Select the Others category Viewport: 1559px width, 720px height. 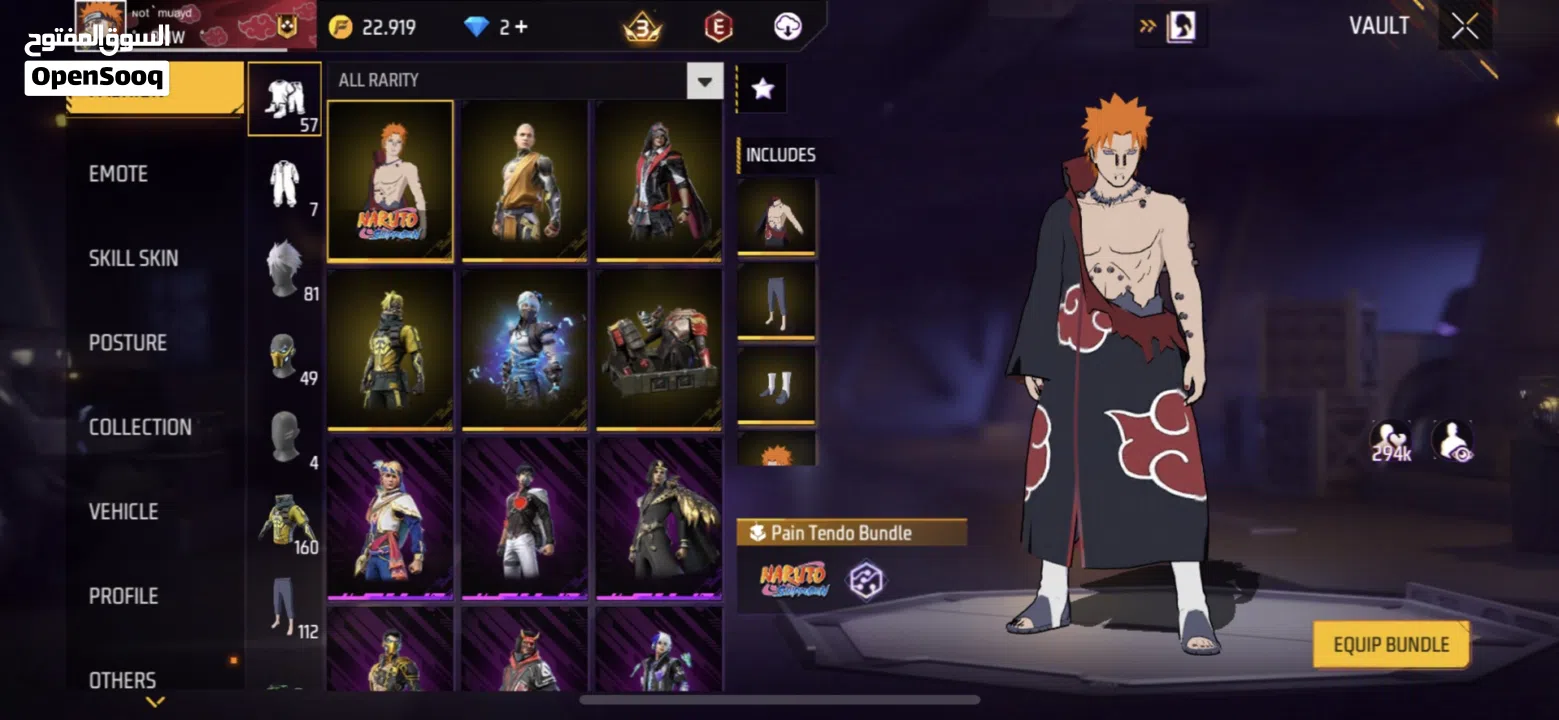[x=122, y=680]
